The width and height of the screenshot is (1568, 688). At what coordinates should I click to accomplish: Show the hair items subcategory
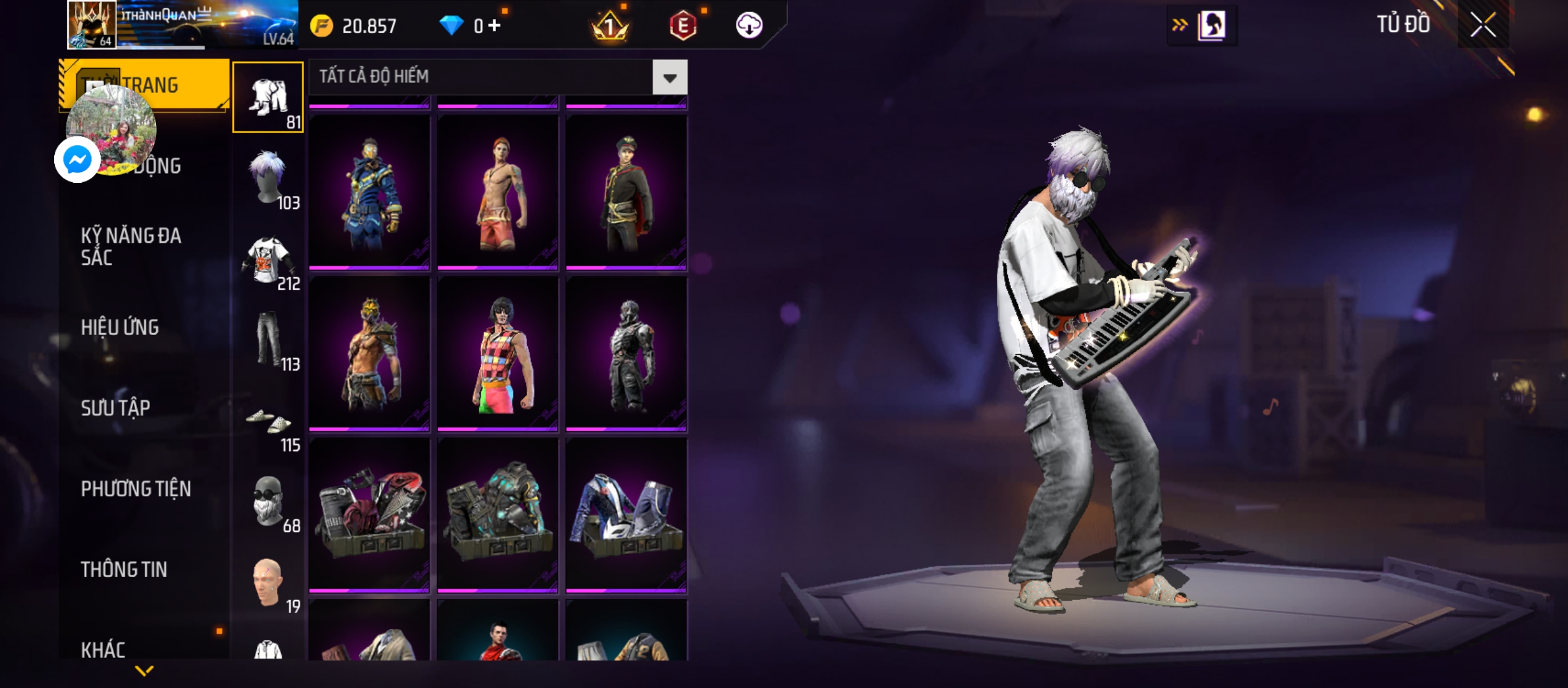pyautogui.click(x=268, y=178)
